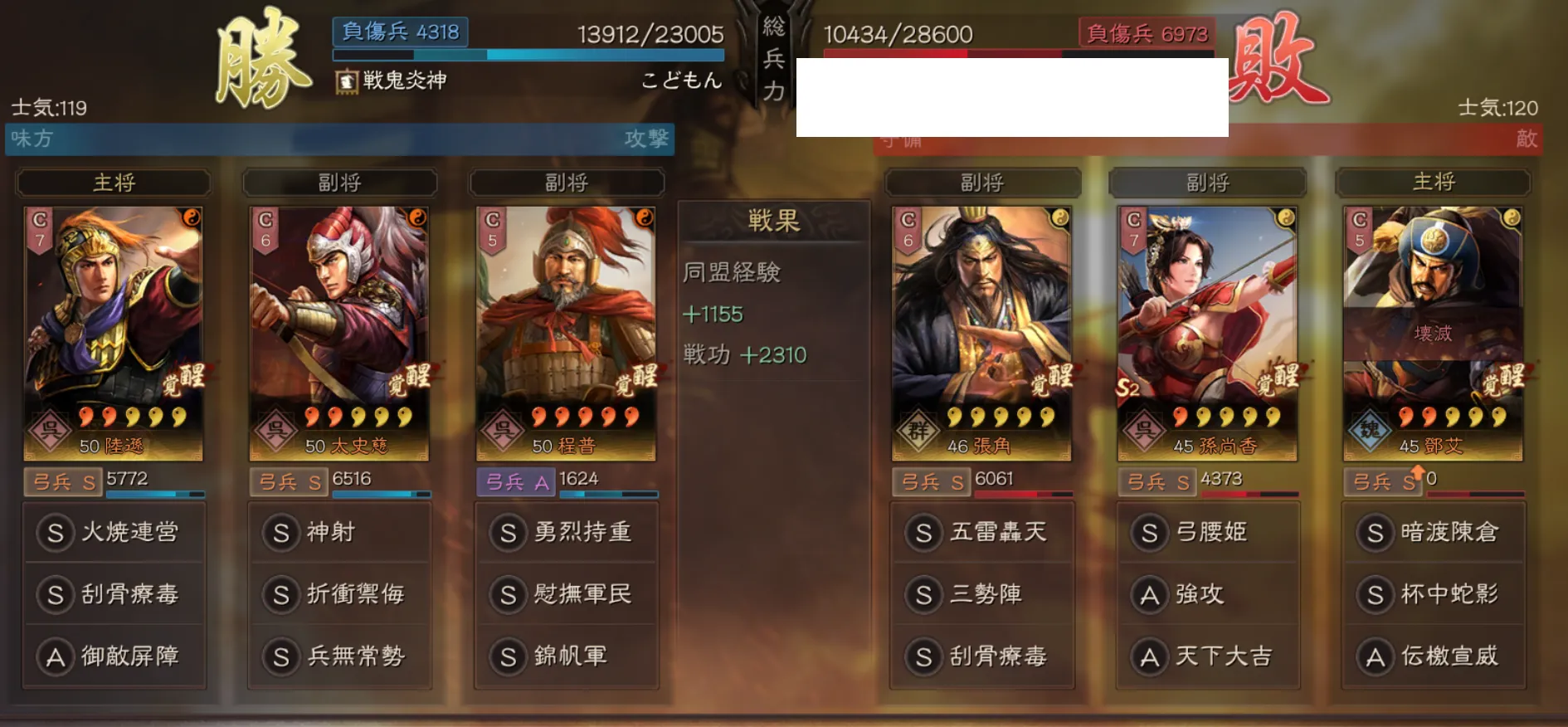
Task: Inspect the destroyed 鄧艾 general card
Action: pos(1433,332)
